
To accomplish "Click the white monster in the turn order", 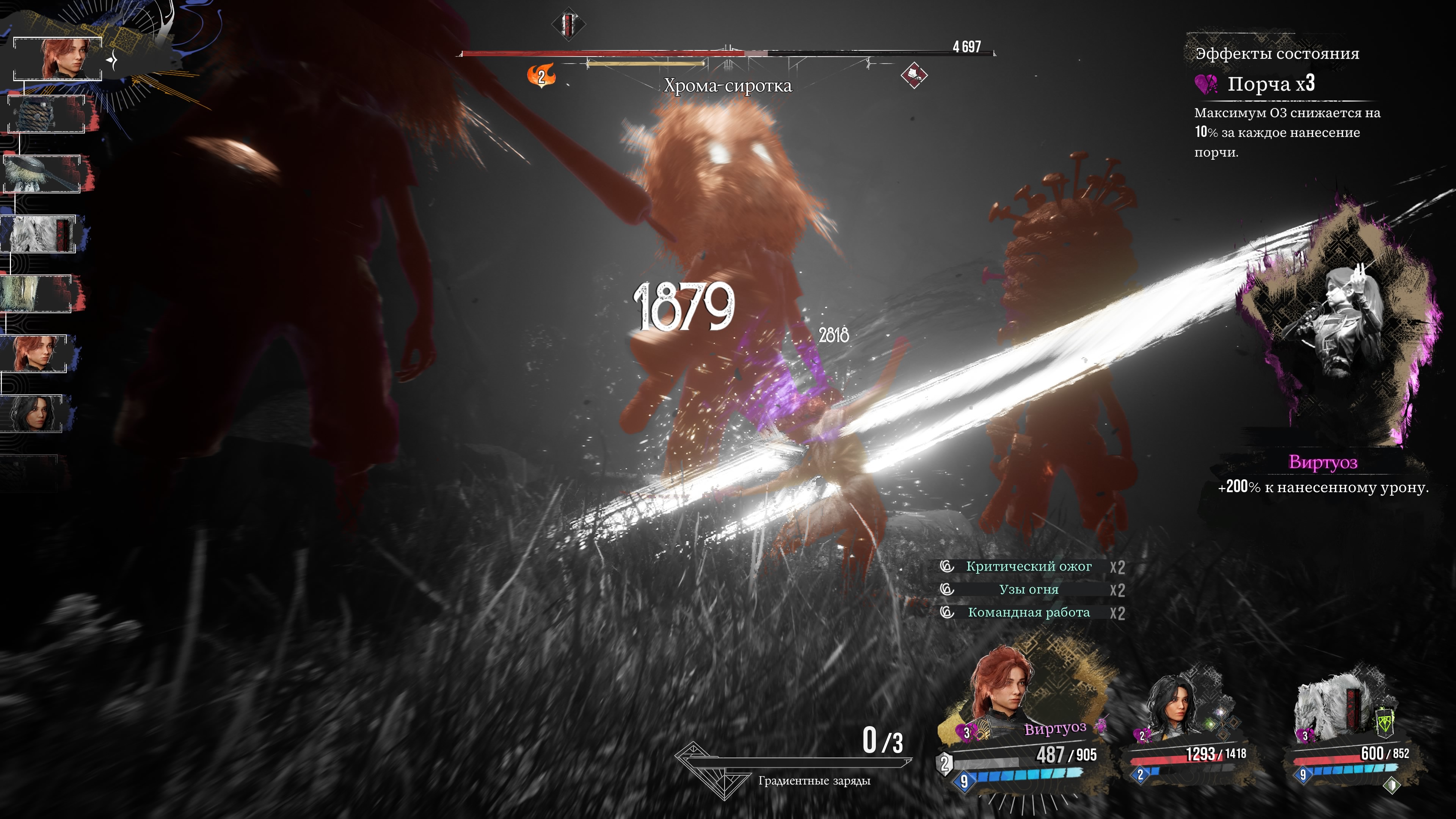I will click(x=38, y=234).
